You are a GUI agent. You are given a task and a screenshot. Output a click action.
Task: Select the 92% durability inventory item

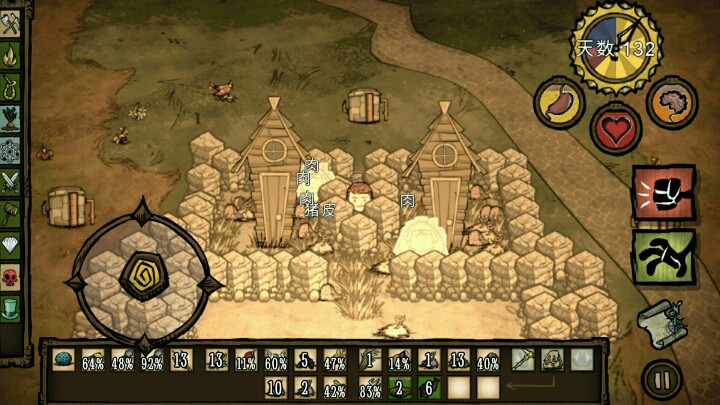click(x=153, y=360)
